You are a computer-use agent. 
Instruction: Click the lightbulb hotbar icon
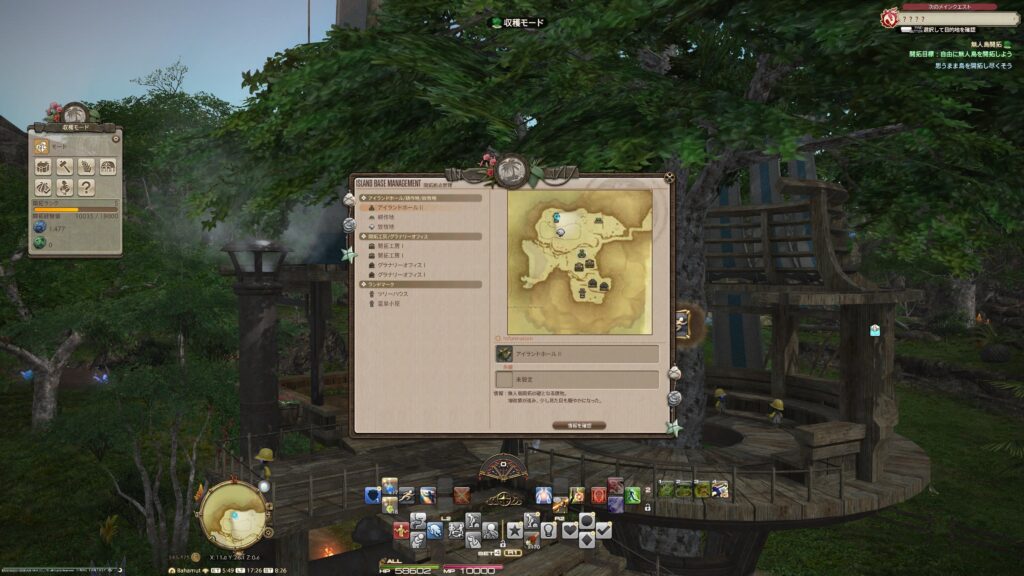click(x=549, y=530)
